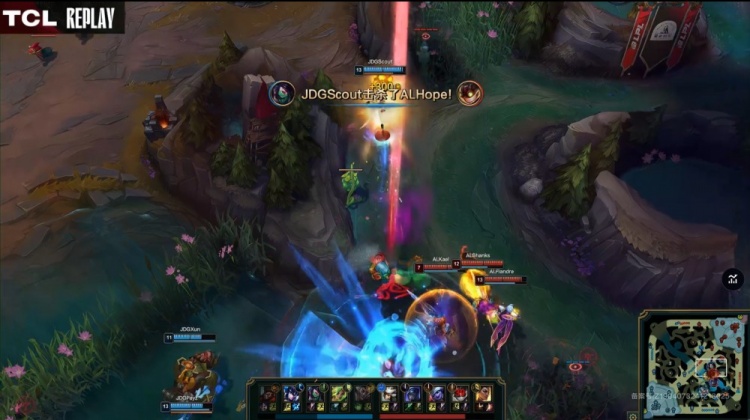Click the TCL Replay logo
The width and height of the screenshot is (750, 420).
60,17
